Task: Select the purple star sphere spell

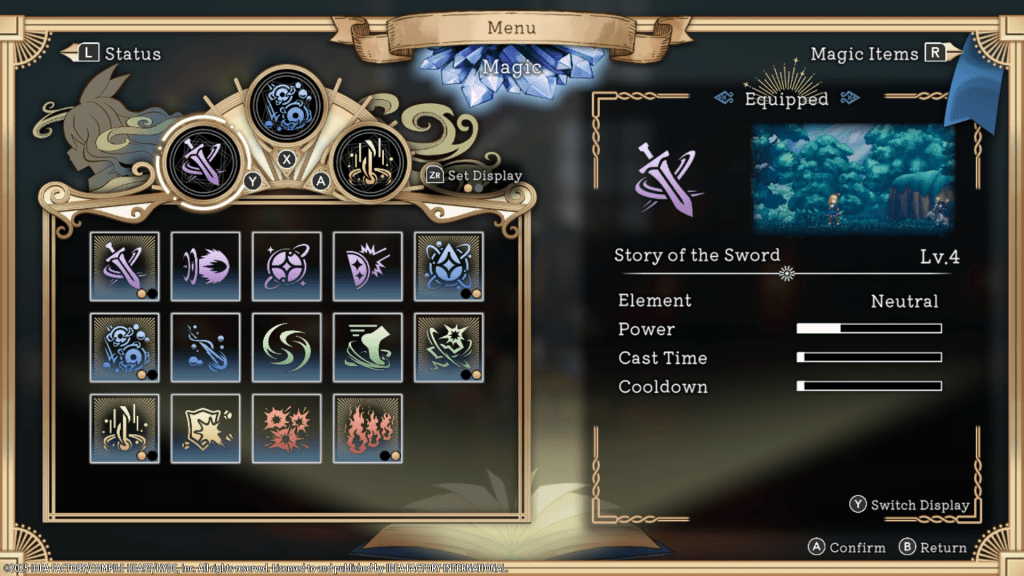Action: (x=286, y=266)
